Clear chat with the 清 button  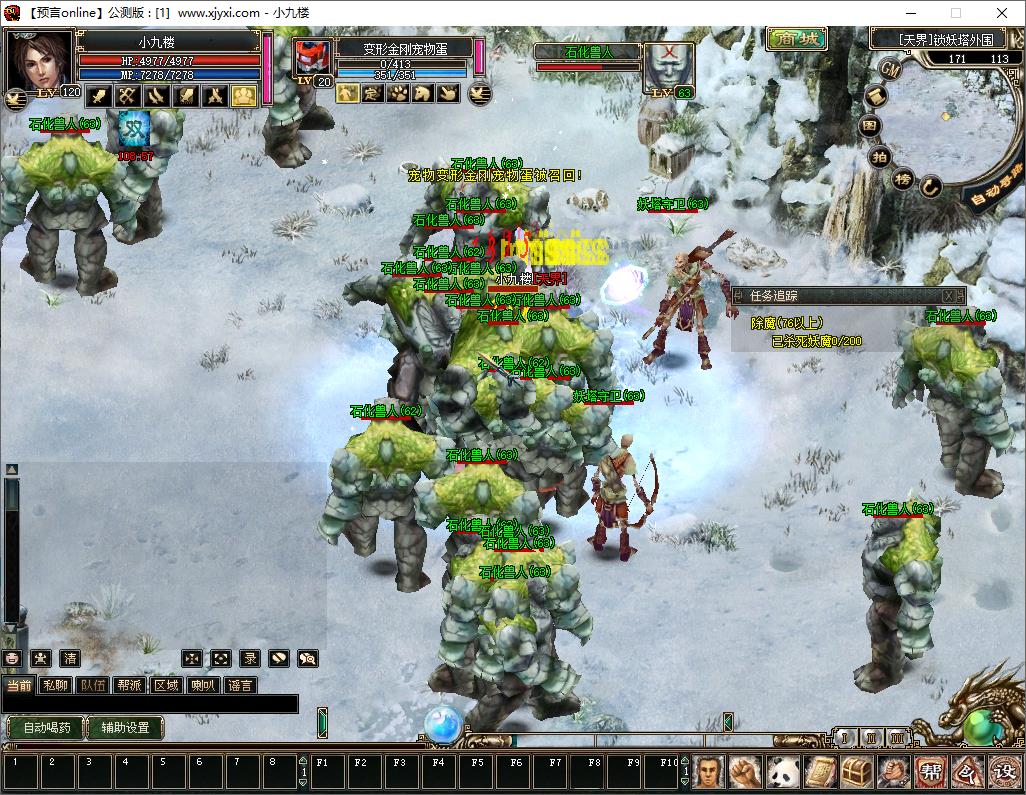70,658
